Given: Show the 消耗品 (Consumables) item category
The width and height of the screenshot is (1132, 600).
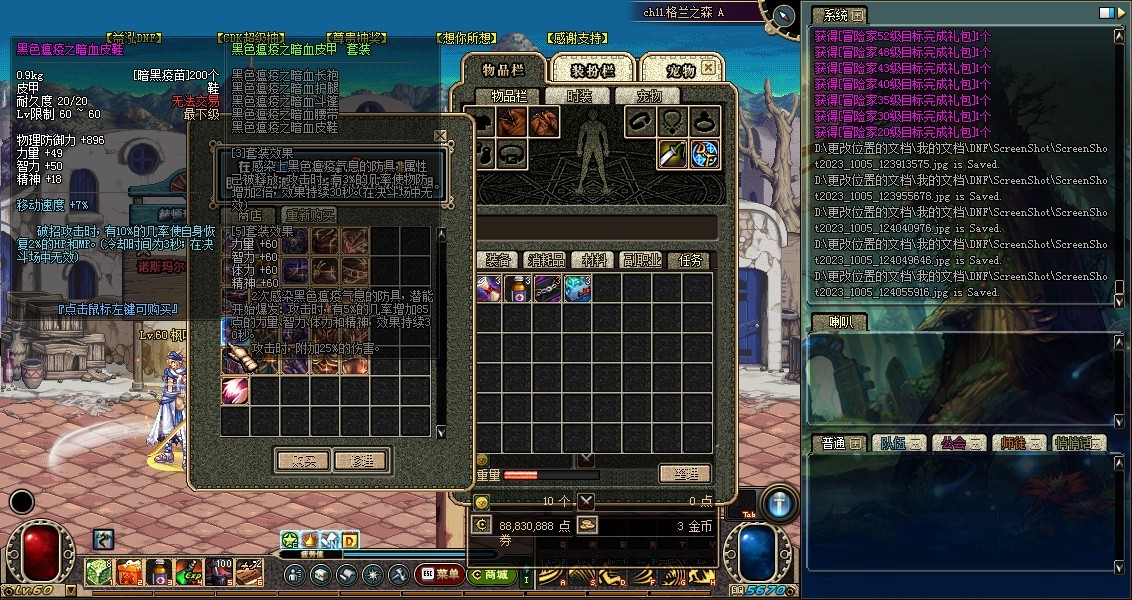Looking at the screenshot, I should (x=546, y=260).
